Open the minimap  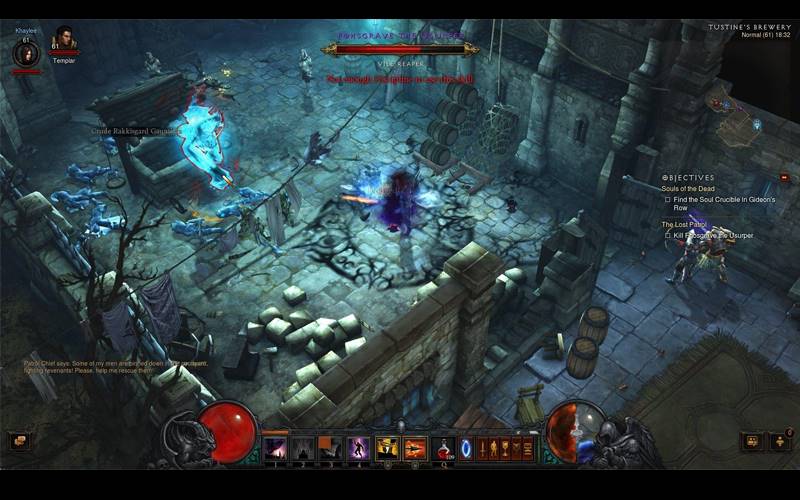pos(737,110)
